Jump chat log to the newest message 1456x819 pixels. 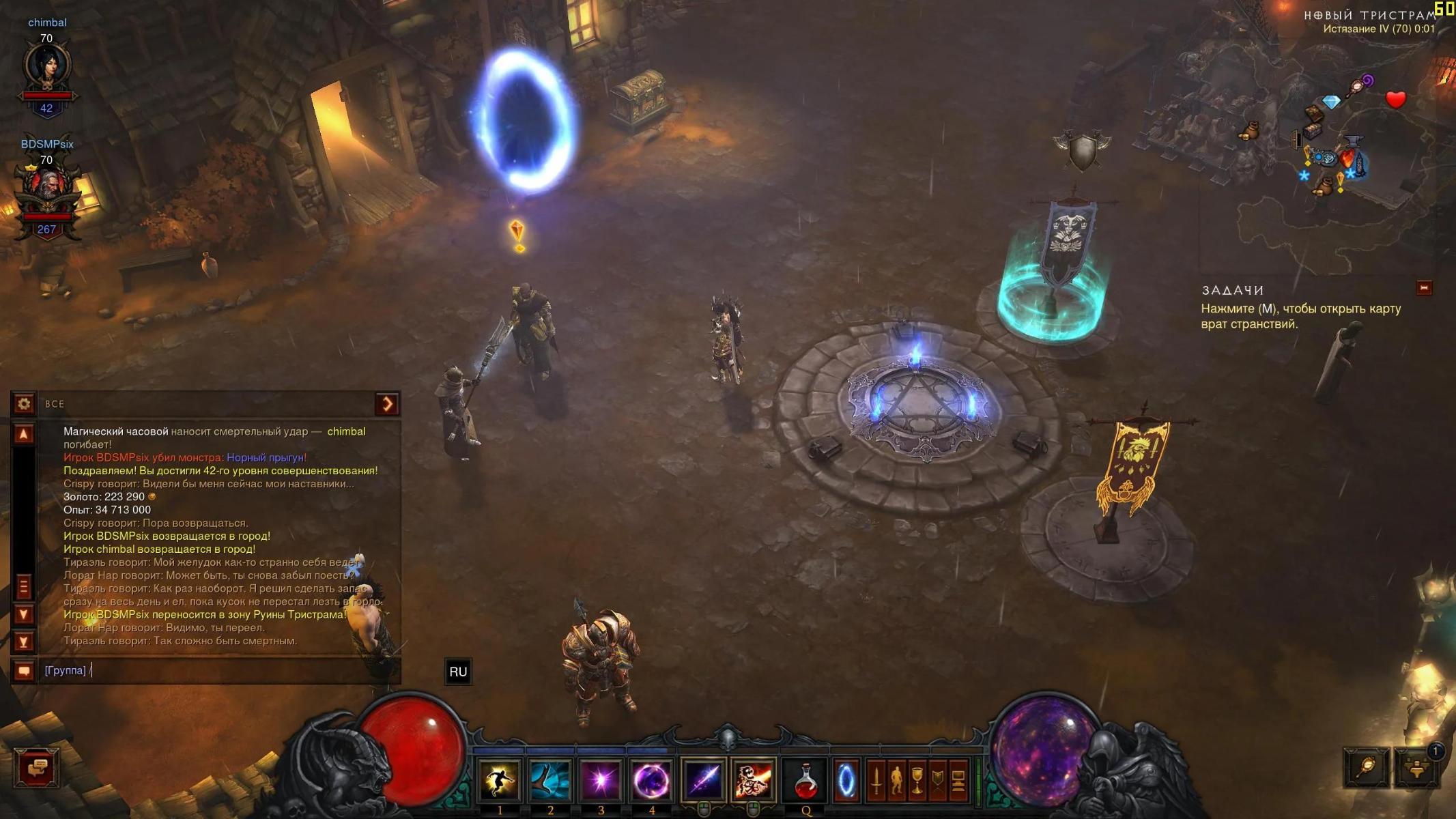click(x=24, y=642)
